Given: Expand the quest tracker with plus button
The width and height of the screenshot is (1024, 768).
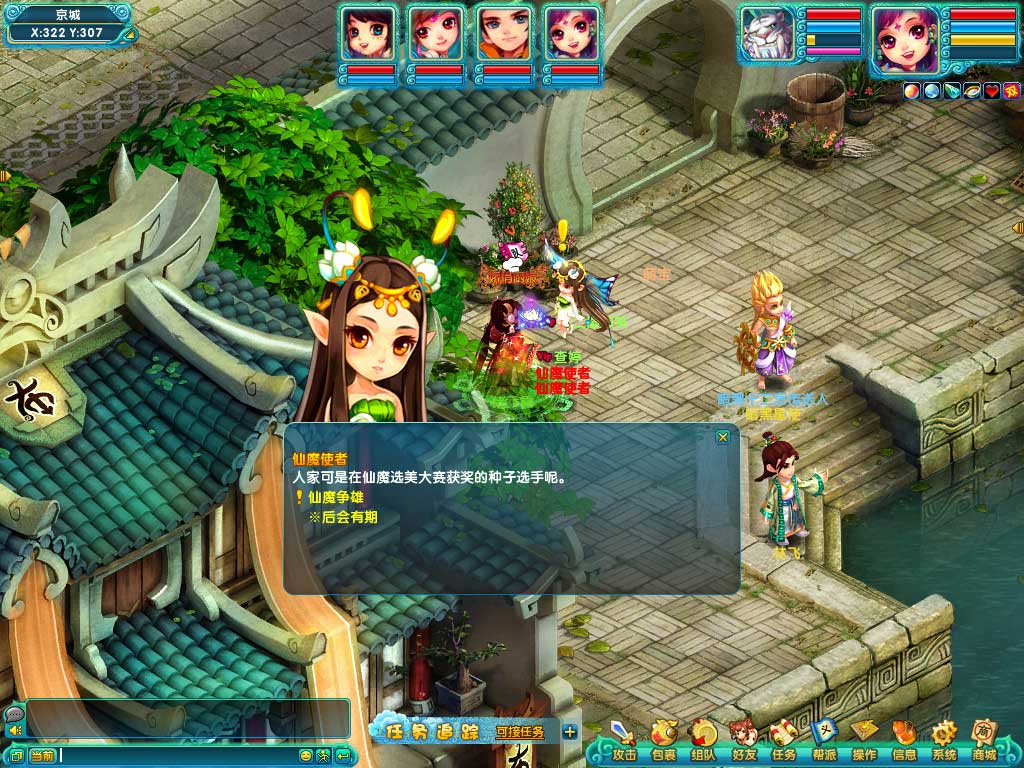Looking at the screenshot, I should pos(570,732).
